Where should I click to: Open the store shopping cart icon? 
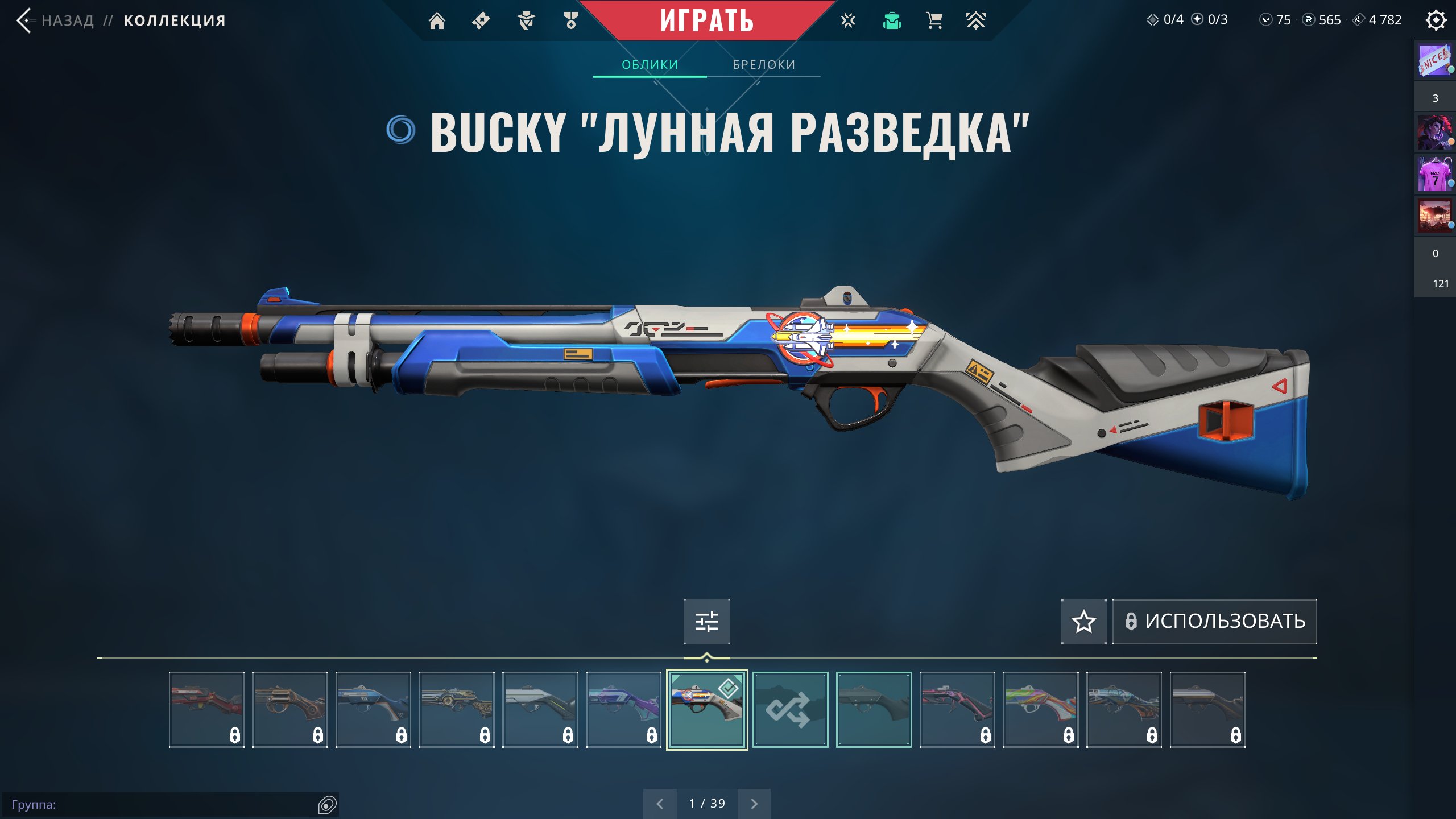click(x=934, y=21)
